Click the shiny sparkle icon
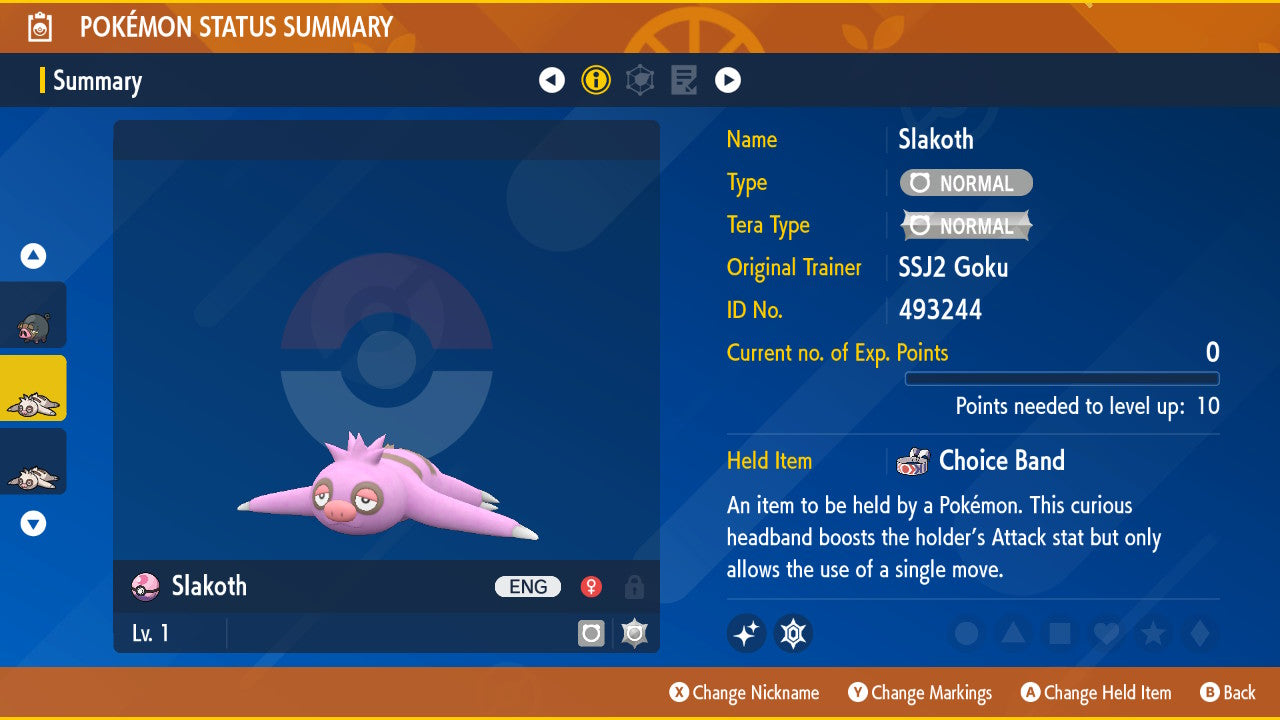Viewport: 1280px width, 720px height. pyautogui.click(x=746, y=633)
